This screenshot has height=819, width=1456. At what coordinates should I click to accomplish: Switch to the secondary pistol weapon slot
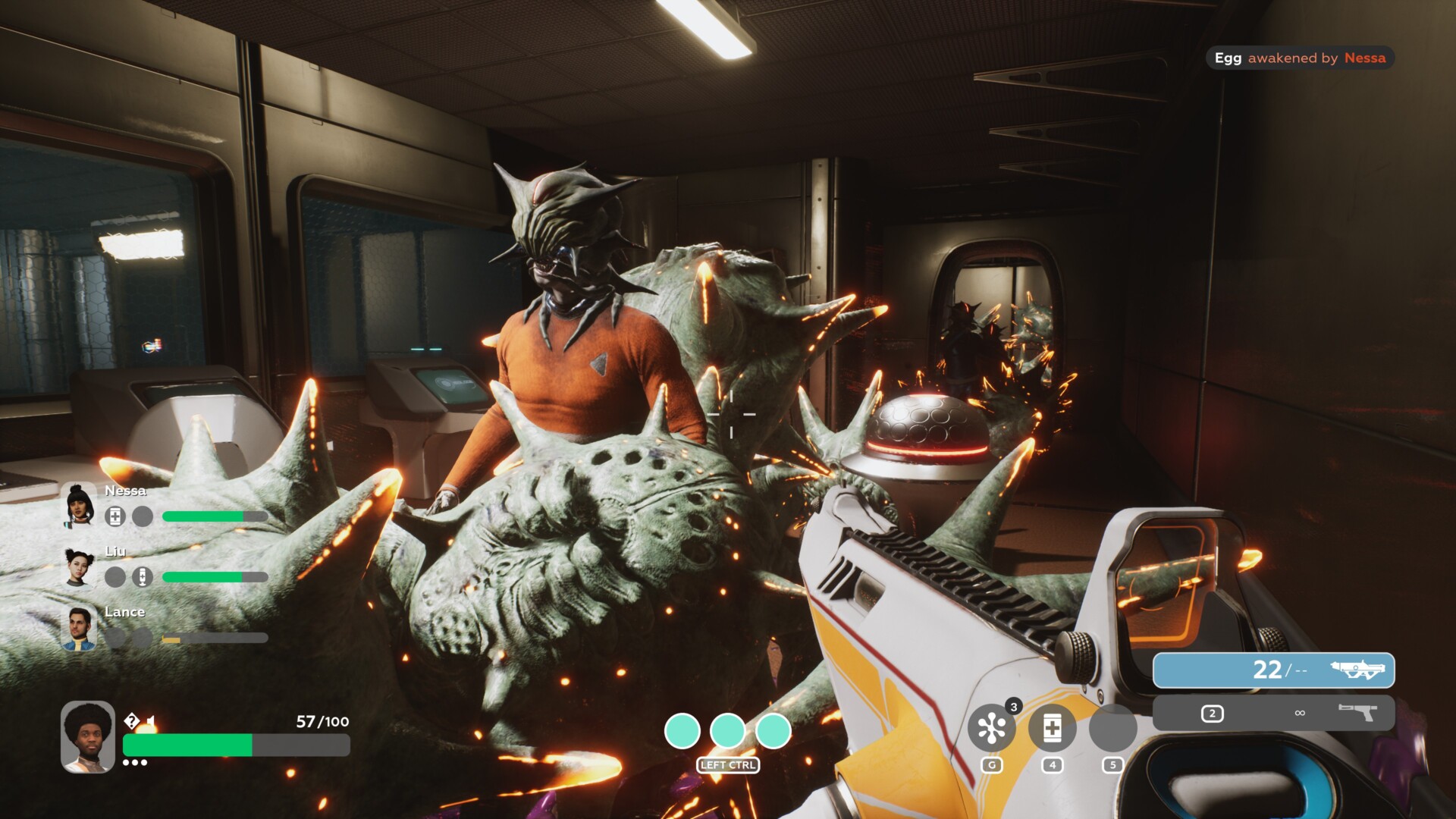(1273, 713)
